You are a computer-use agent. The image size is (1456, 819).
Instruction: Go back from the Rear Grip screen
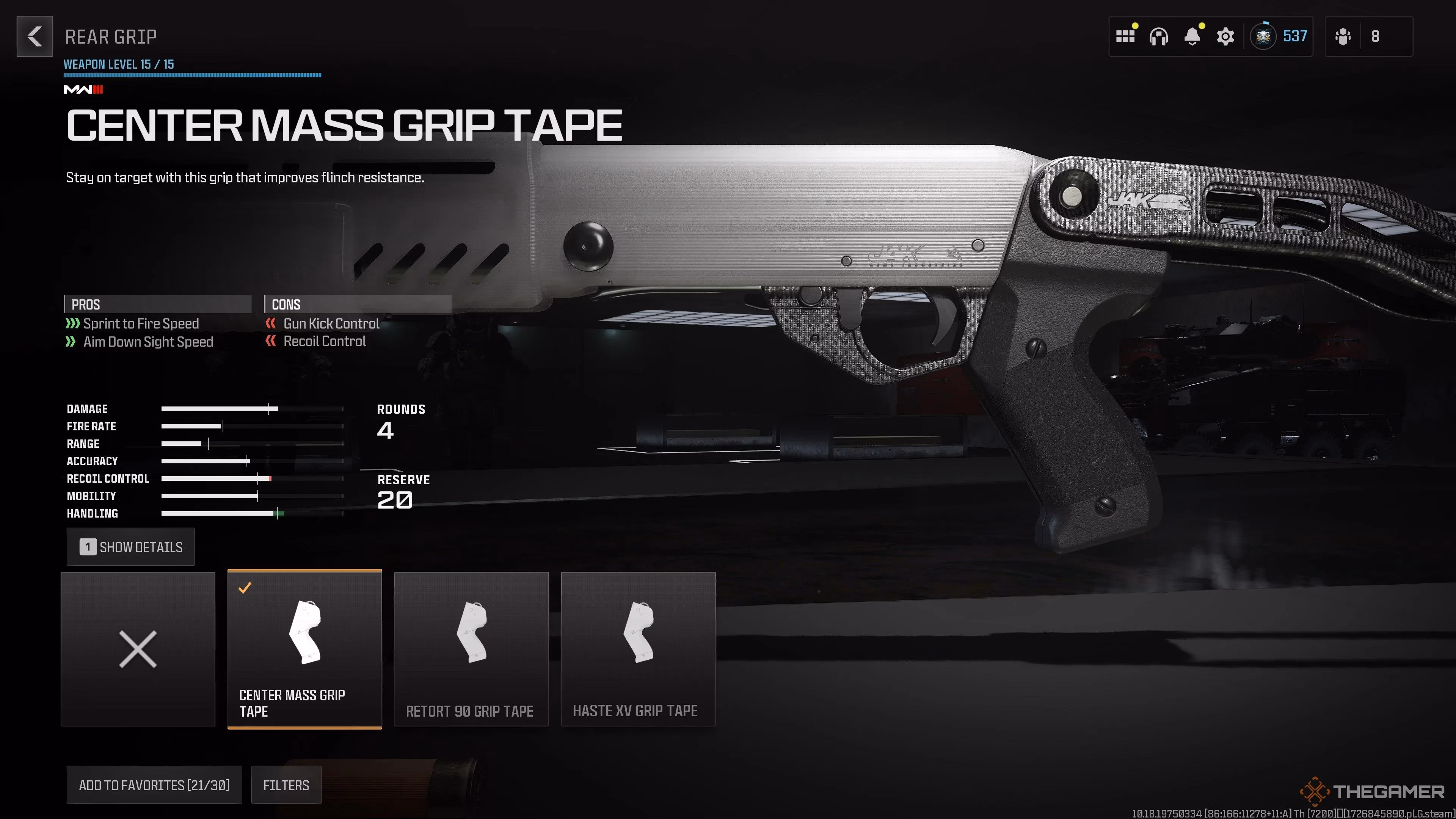coord(35,37)
